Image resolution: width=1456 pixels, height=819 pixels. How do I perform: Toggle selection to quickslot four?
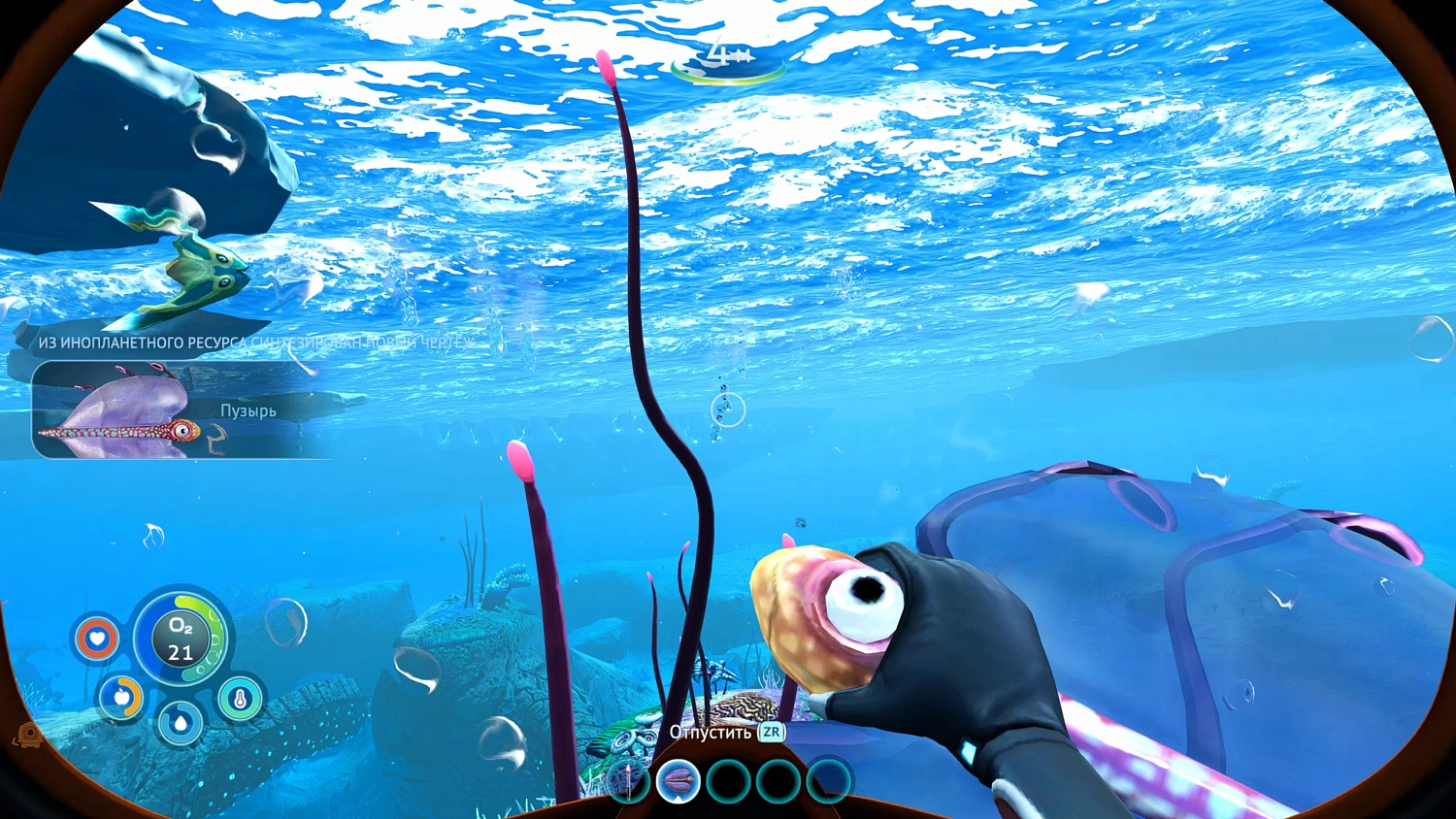pyautogui.click(x=778, y=779)
